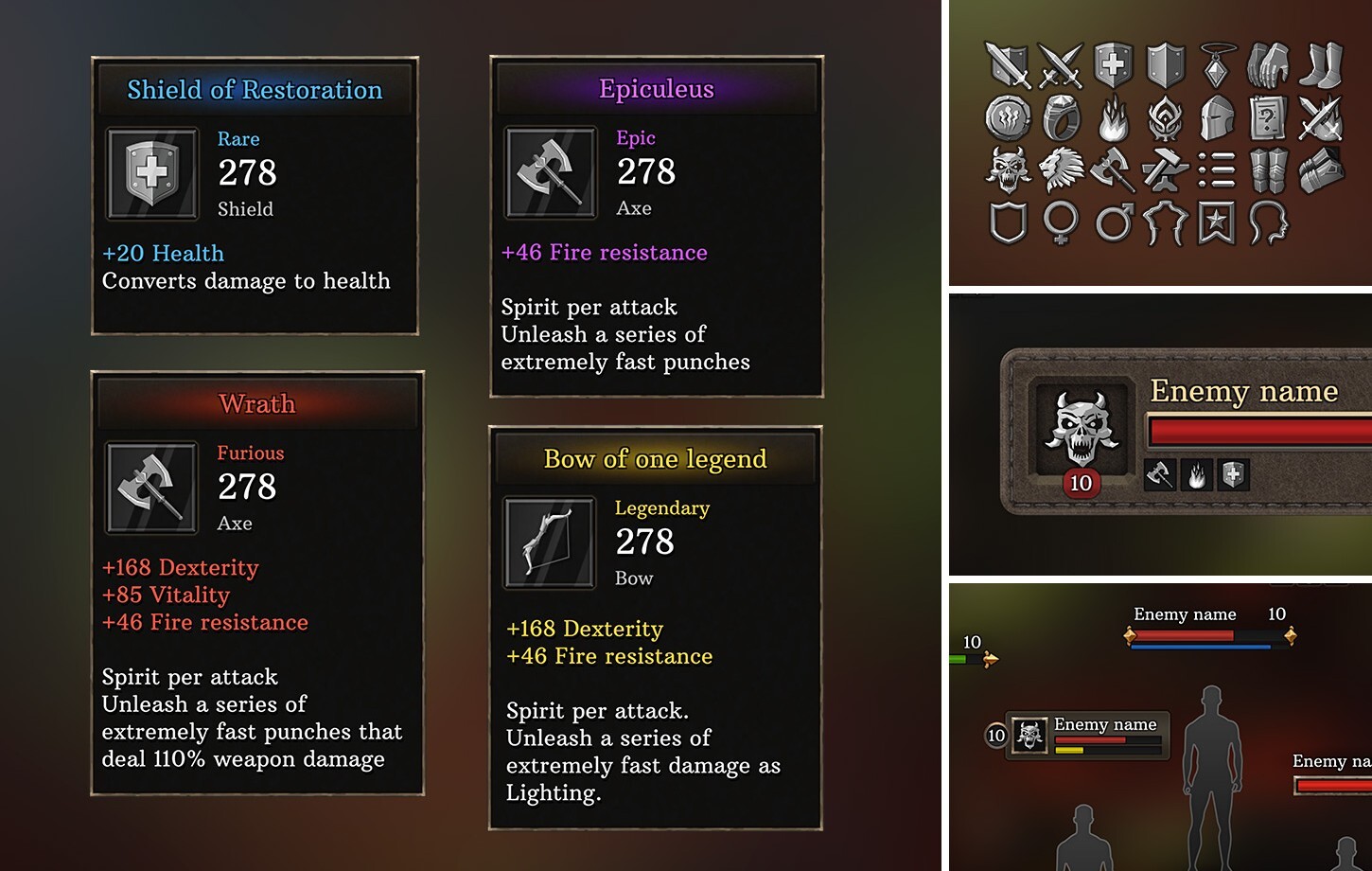1372x871 pixels.
Task: Click the Epiculeus item header
Action: pyautogui.click(x=657, y=88)
